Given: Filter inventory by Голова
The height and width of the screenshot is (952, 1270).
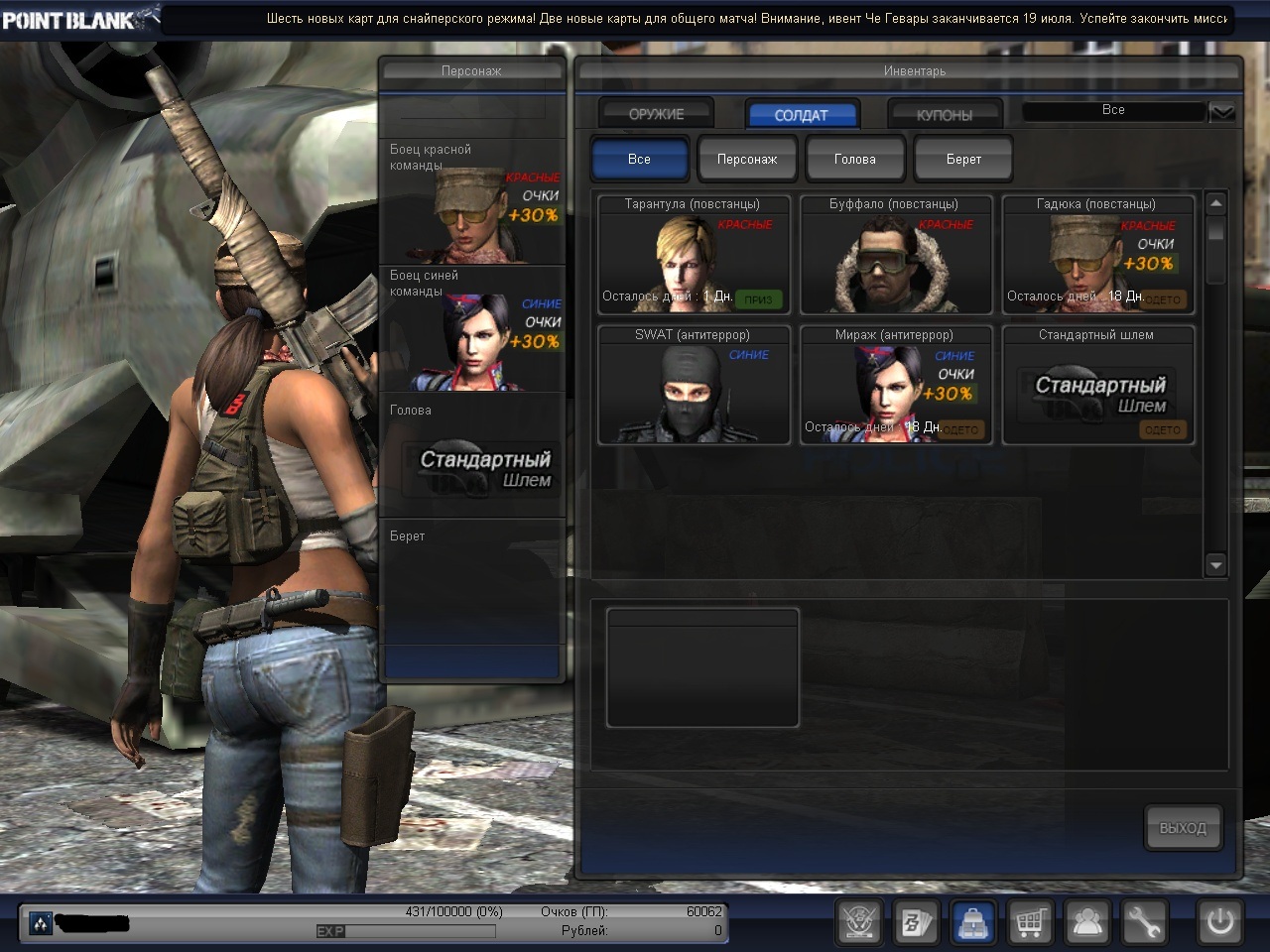Looking at the screenshot, I should [x=854, y=159].
